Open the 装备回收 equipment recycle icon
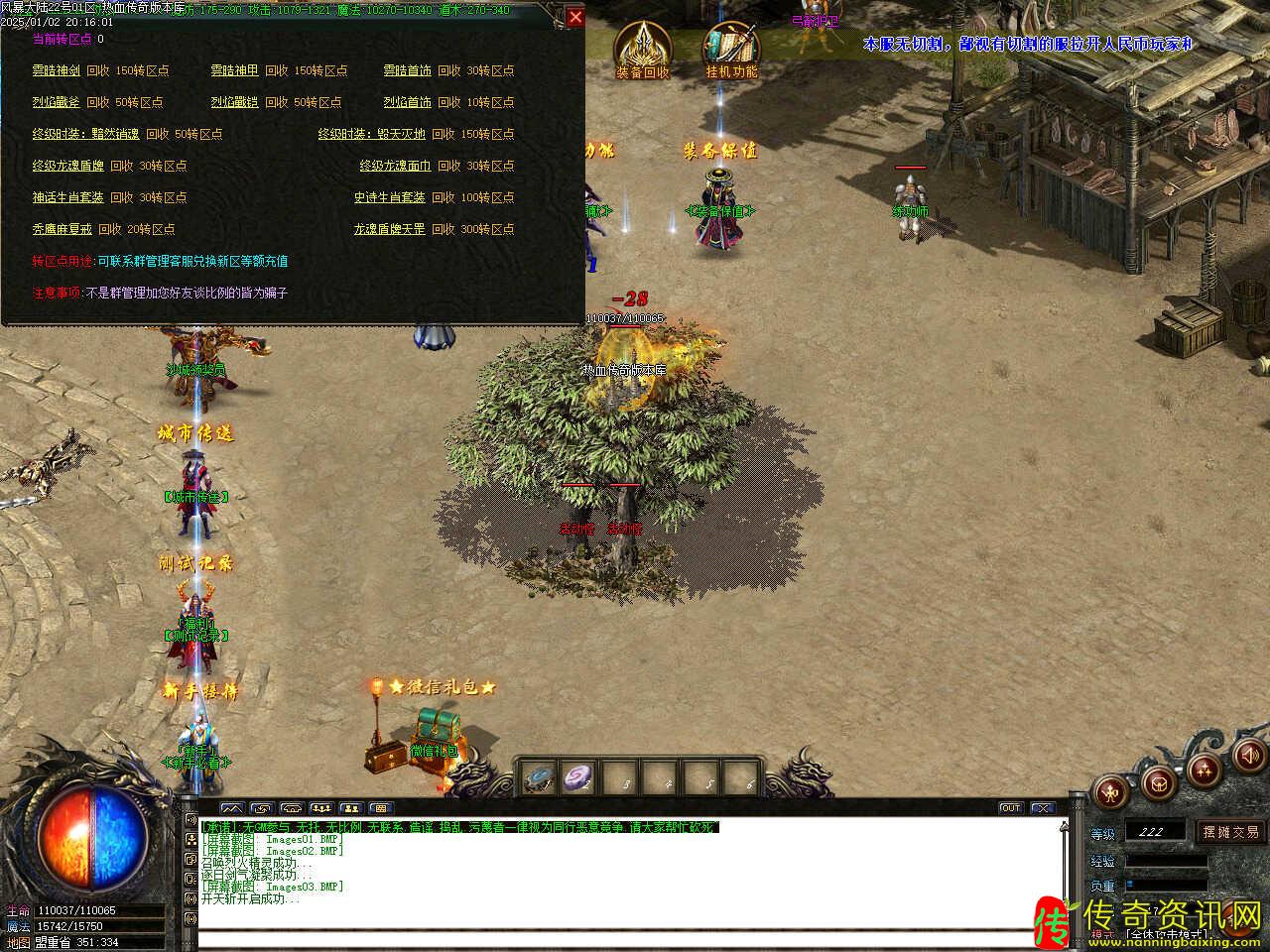Screen dimensions: 1270x952 click(642, 50)
